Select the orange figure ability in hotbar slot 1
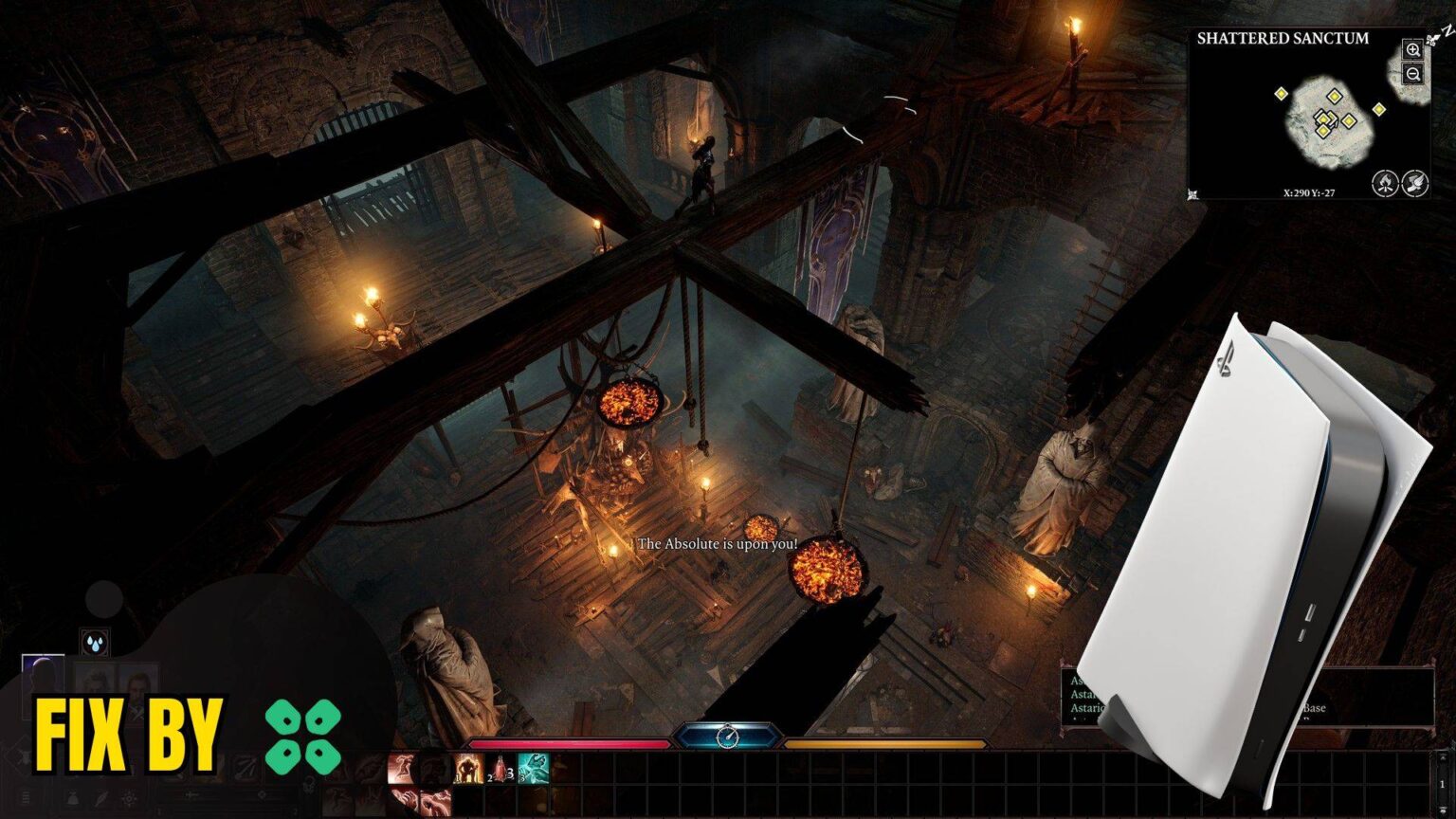This screenshot has height=819, width=1456. click(x=466, y=768)
